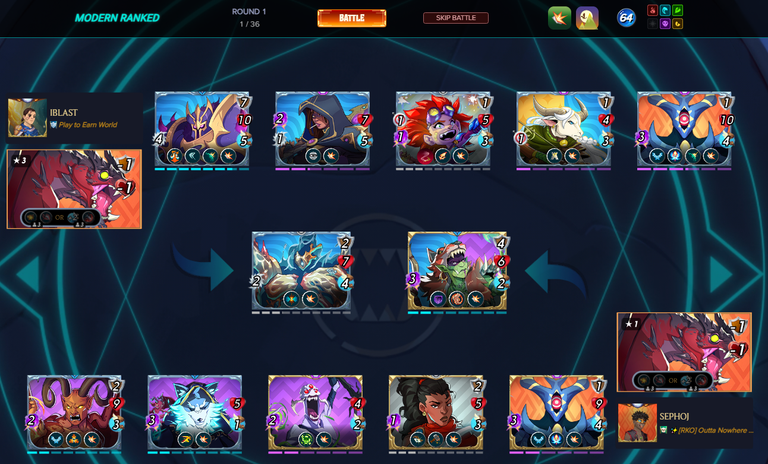Viewport: 768px width, 464px height.
Task: Select the white goat card
Action: (x=564, y=129)
